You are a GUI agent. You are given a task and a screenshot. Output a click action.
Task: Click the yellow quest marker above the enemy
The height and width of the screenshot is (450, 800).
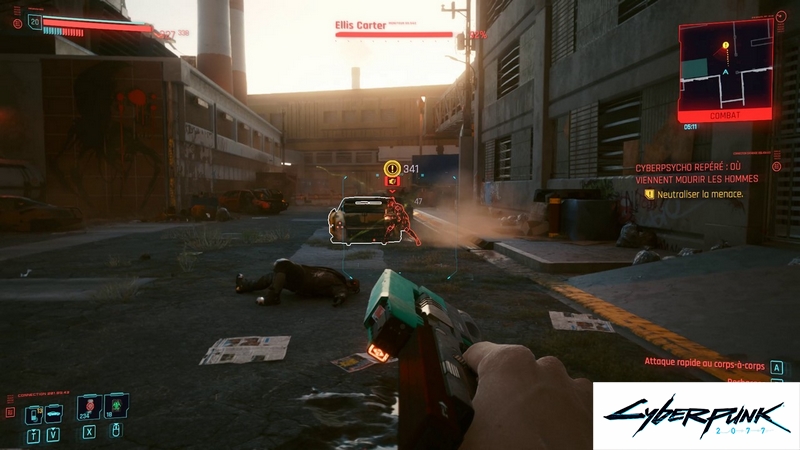[x=393, y=168]
